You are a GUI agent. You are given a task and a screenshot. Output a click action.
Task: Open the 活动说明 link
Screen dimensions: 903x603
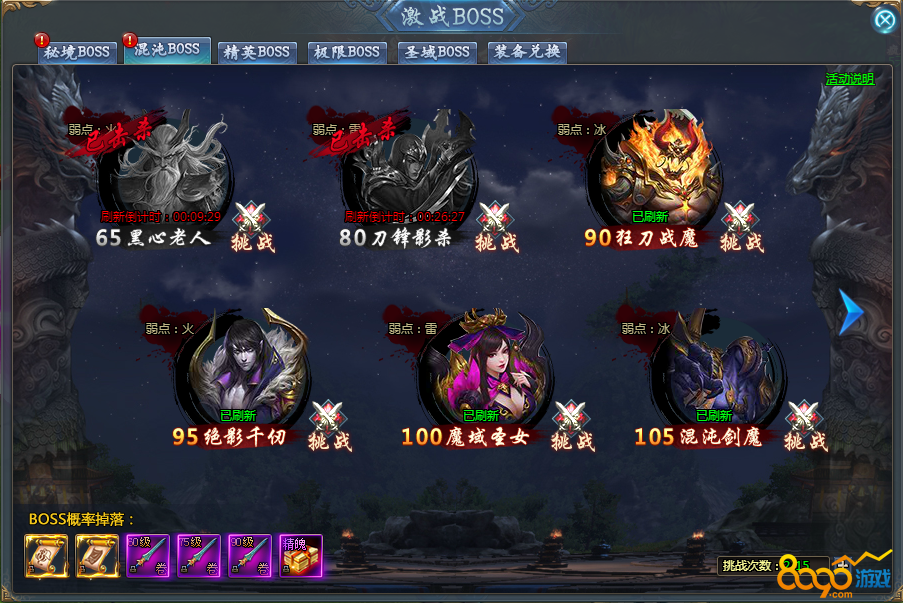coord(849,79)
